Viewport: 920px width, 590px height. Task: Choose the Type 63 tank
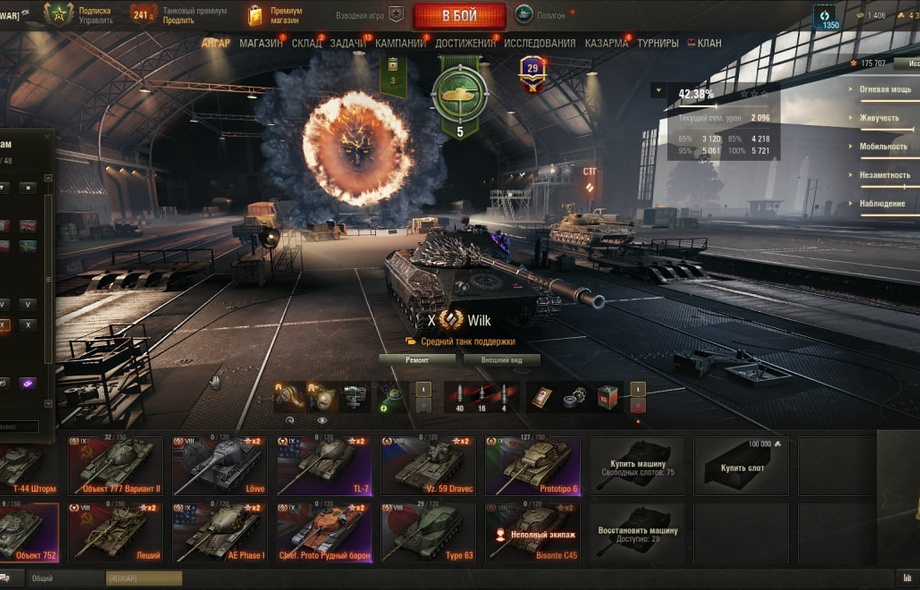click(428, 531)
